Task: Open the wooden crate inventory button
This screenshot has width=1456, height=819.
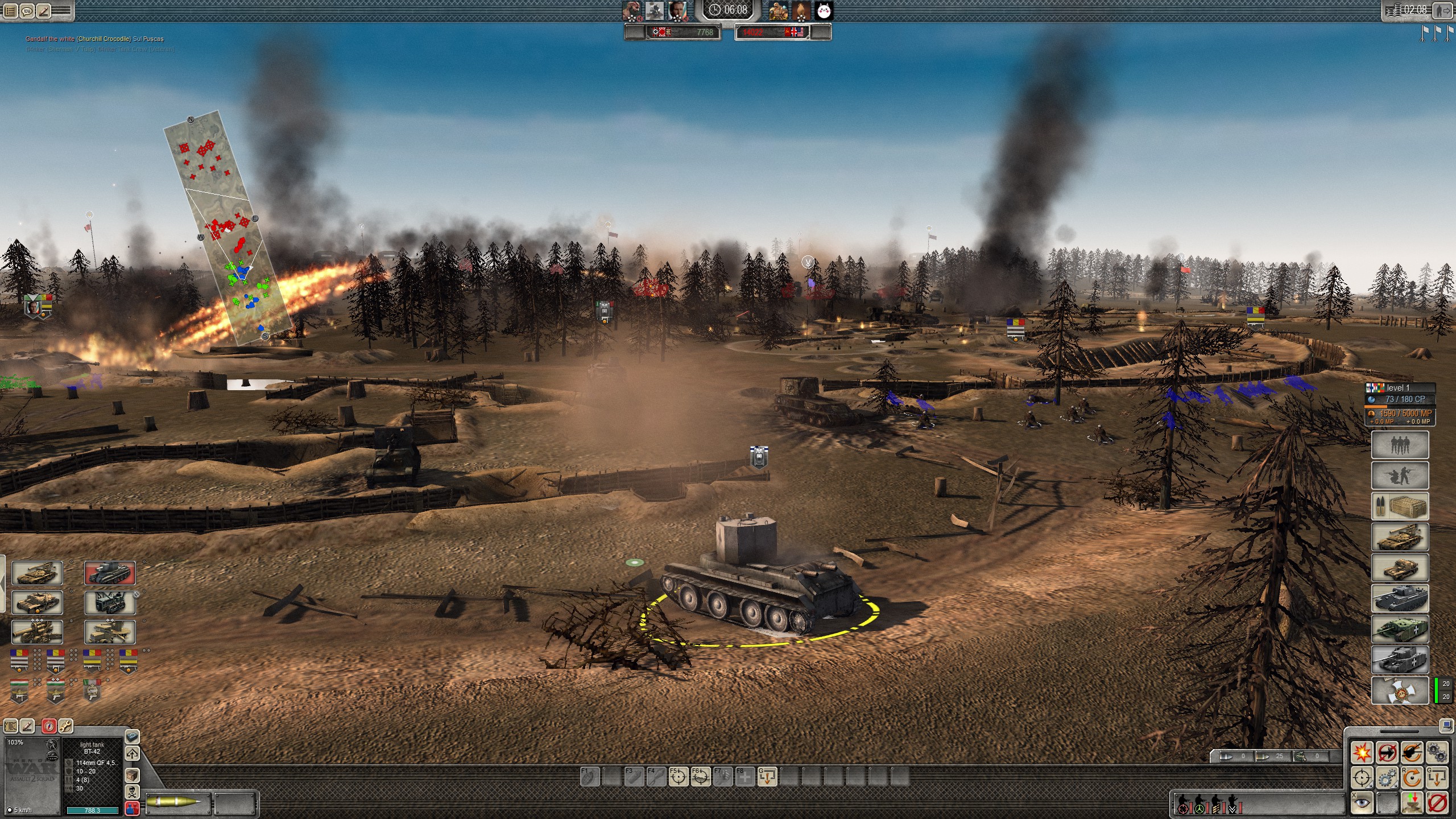Action: pyautogui.click(x=132, y=775)
